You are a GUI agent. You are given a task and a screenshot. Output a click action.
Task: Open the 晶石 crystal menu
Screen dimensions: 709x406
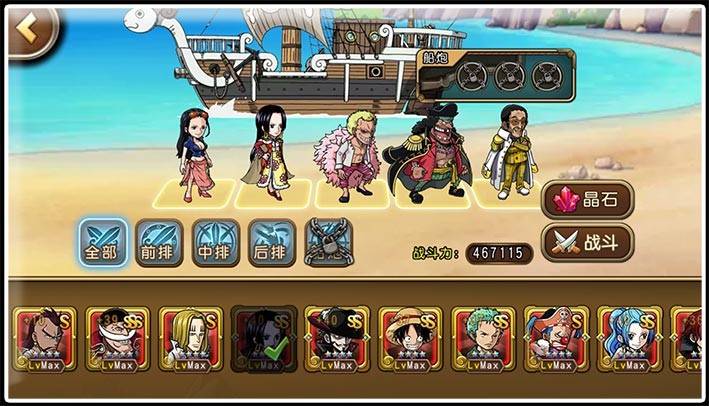pyautogui.click(x=592, y=200)
